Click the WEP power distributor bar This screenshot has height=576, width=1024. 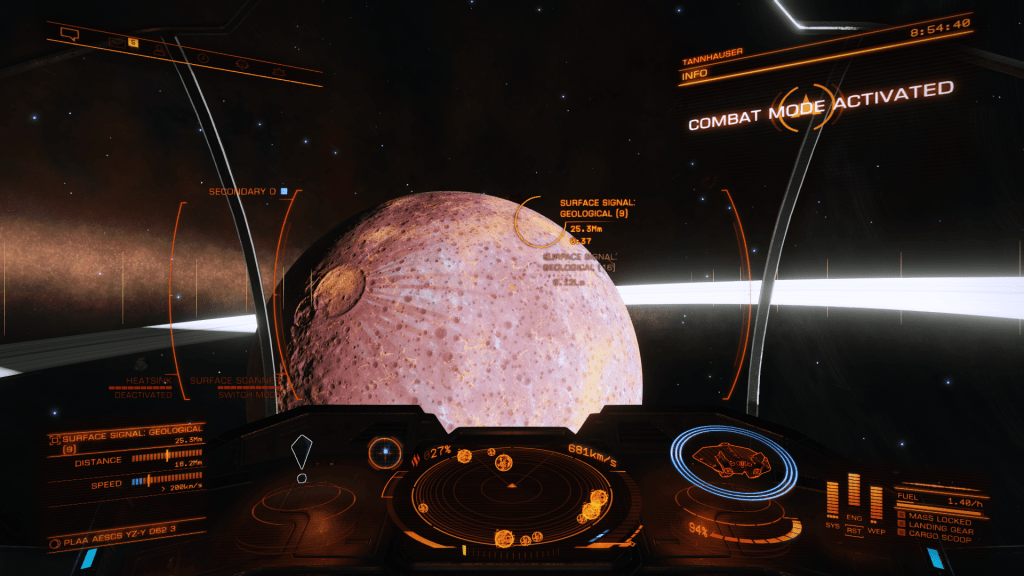(x=876, y=502)
